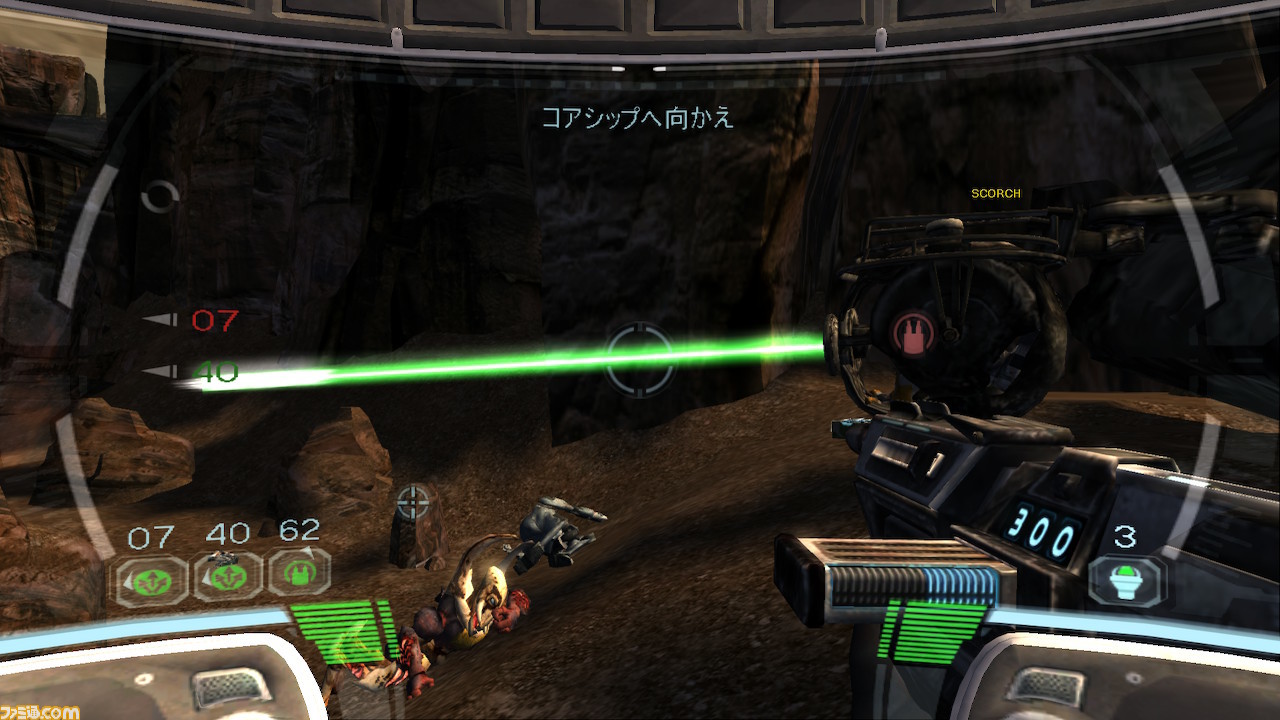Select squad member 07's status icon
The height and width of the screenshot is (720, 1280).
(x=150, y=579)
